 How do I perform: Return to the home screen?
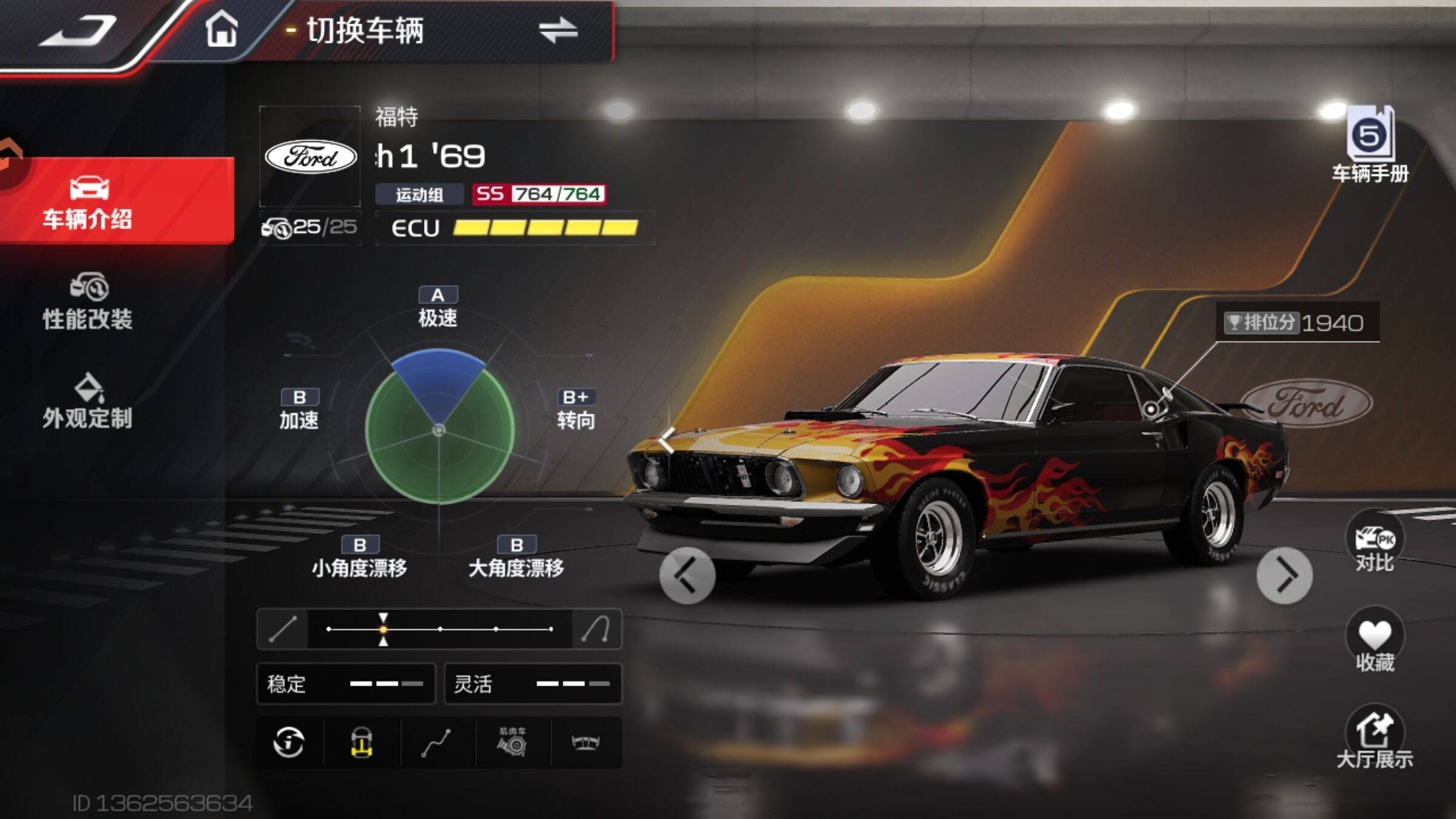221,29
